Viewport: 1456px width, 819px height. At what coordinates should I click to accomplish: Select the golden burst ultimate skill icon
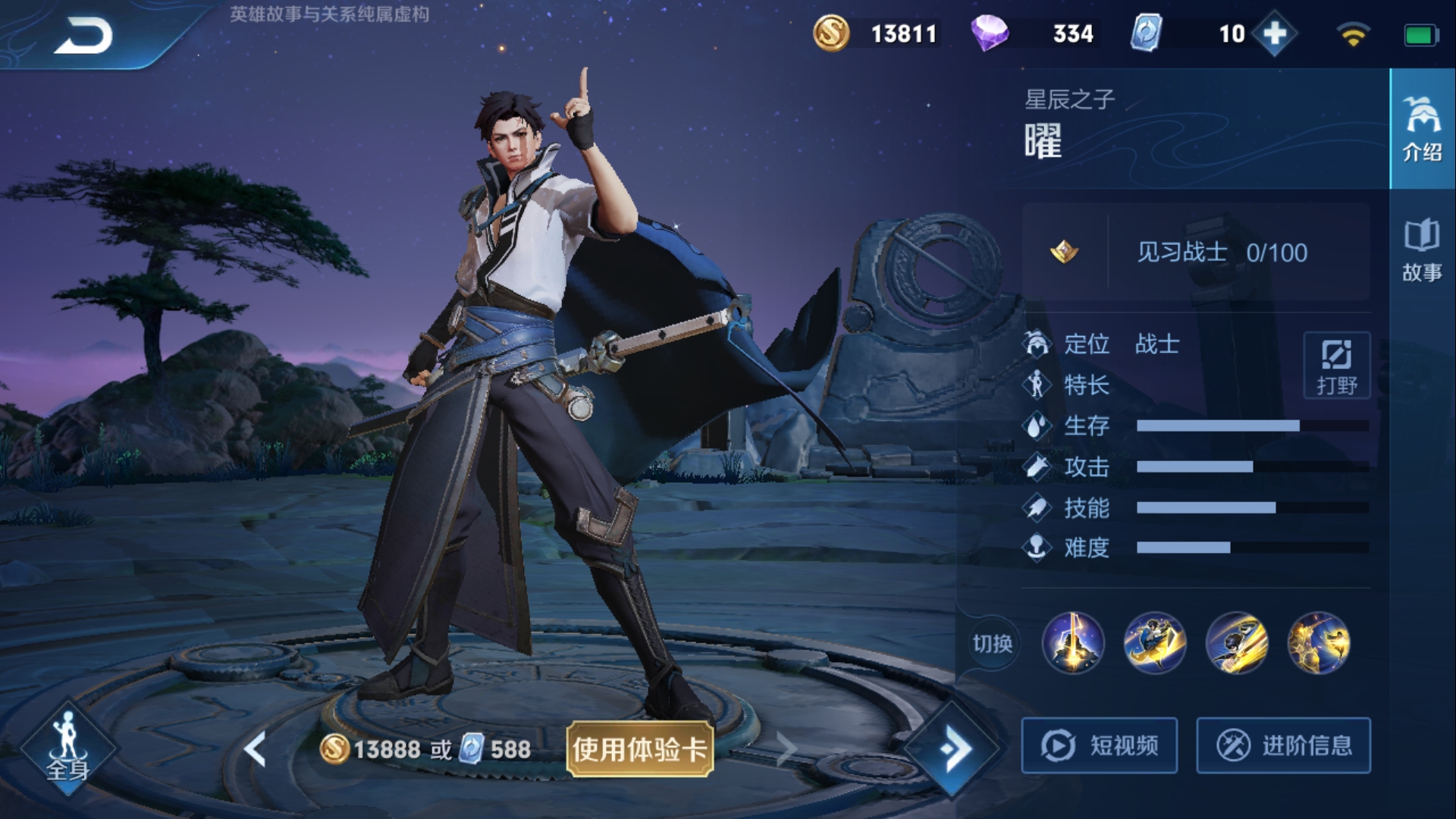click(1318, 643)
